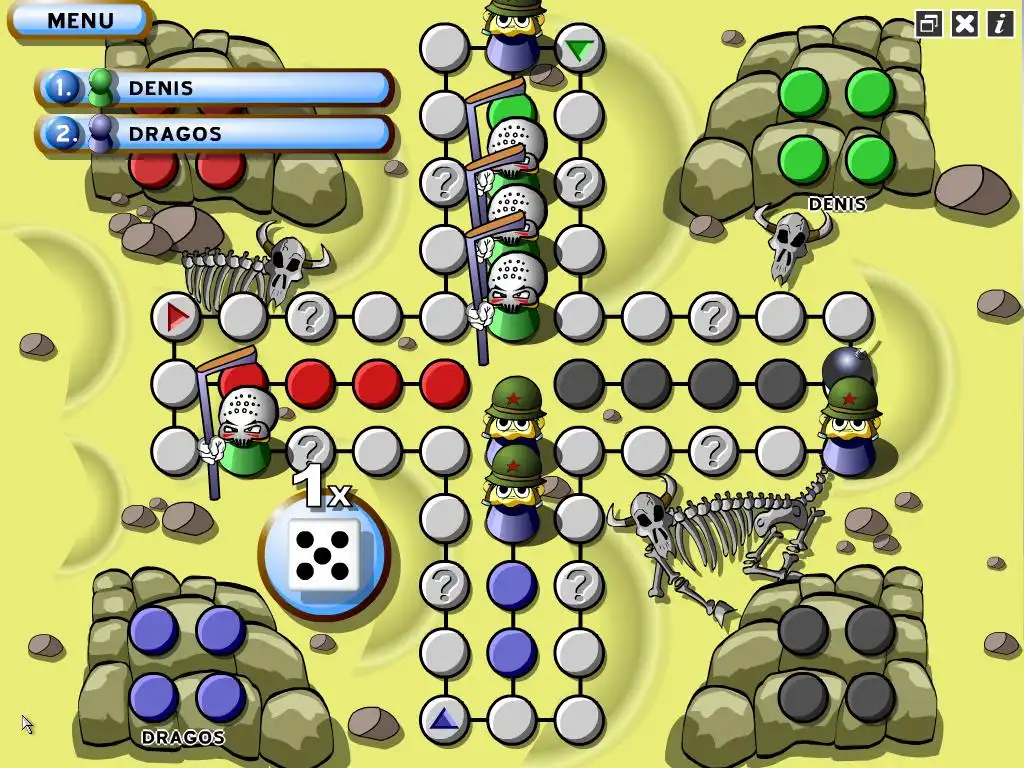This screenshot has width=1024, height=768.
Task: Select the DRAGOS player row
Action: tap(214, 133)
